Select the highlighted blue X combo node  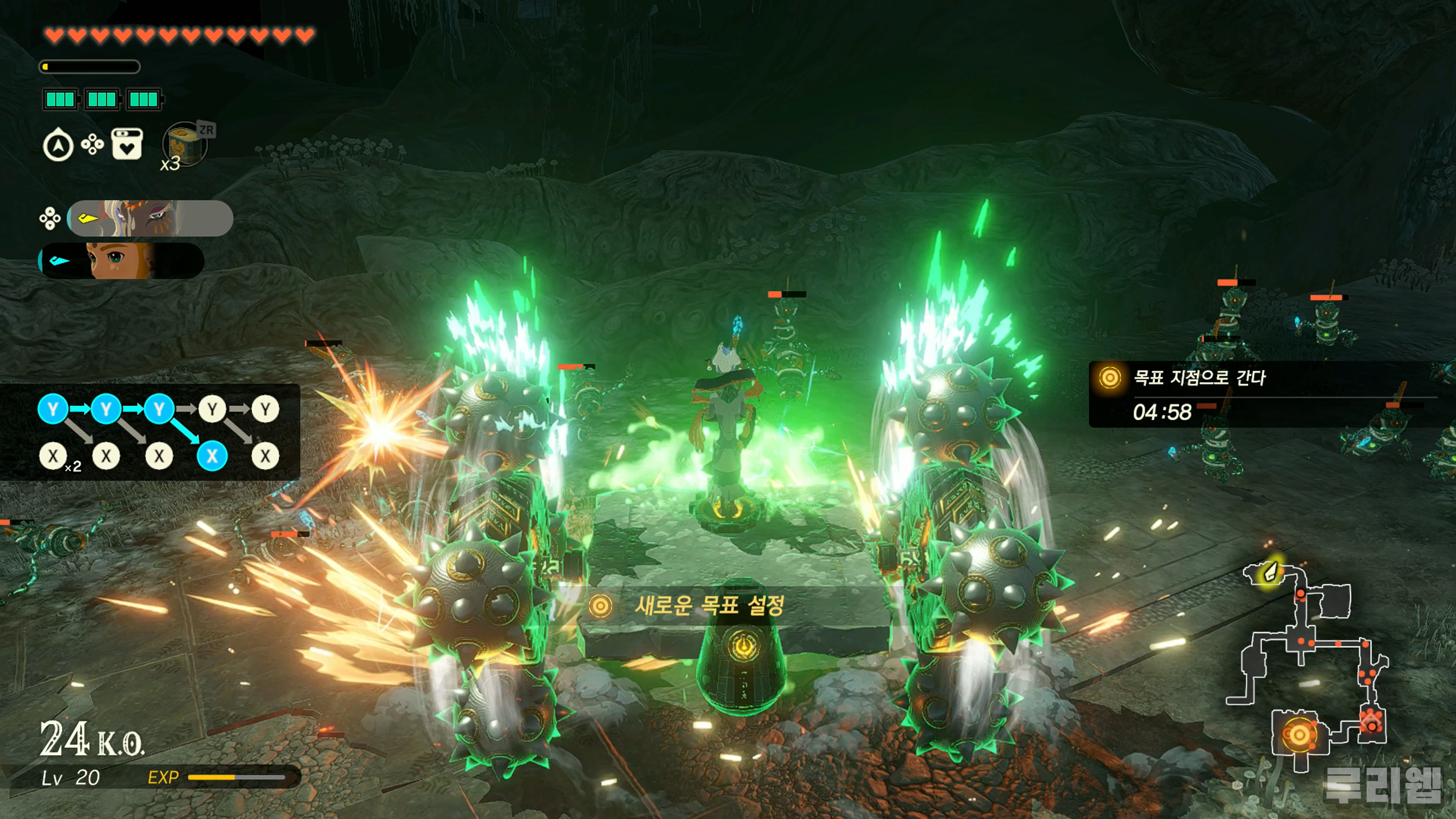coord(212,455)
